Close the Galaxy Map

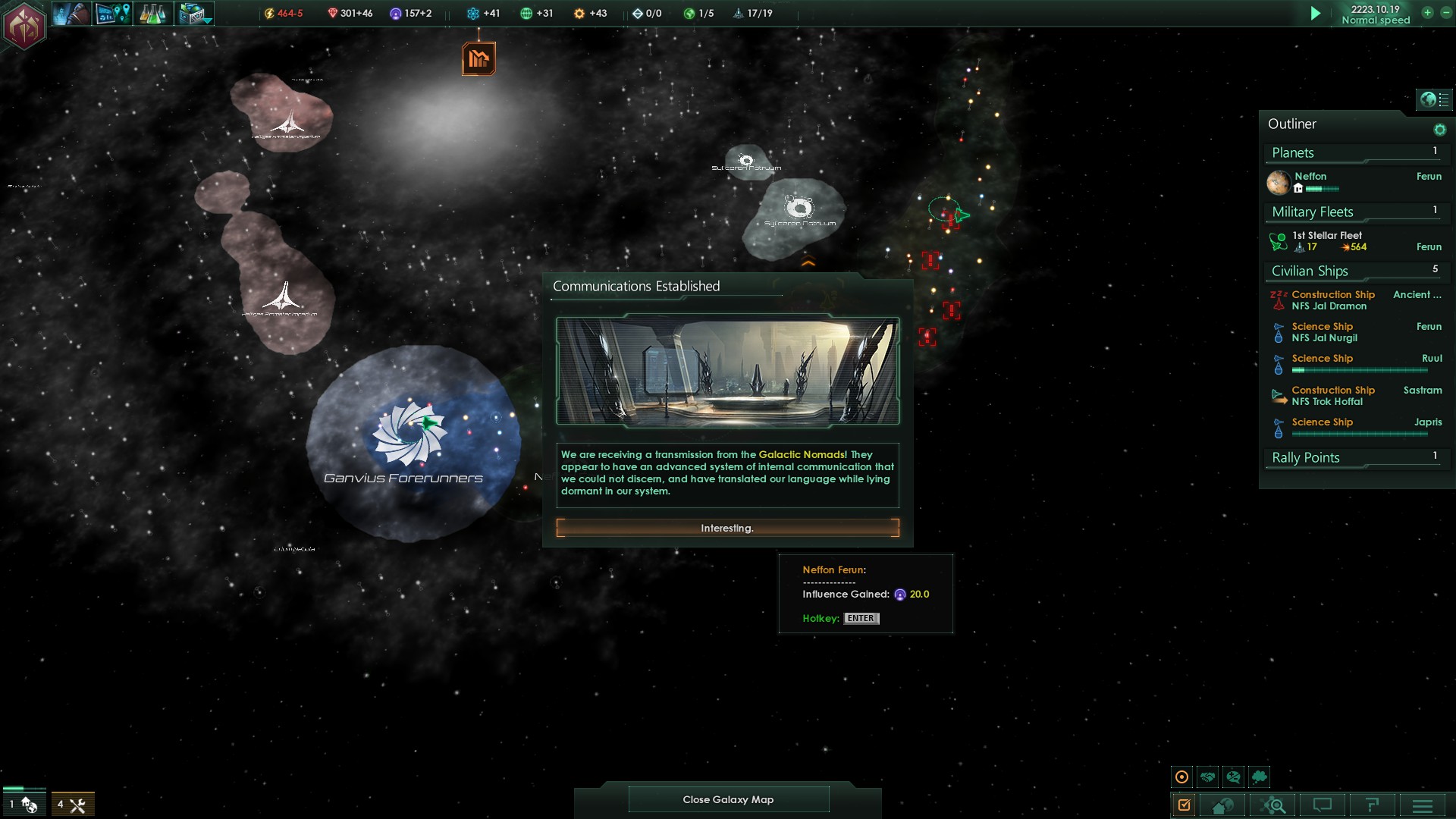728,799
